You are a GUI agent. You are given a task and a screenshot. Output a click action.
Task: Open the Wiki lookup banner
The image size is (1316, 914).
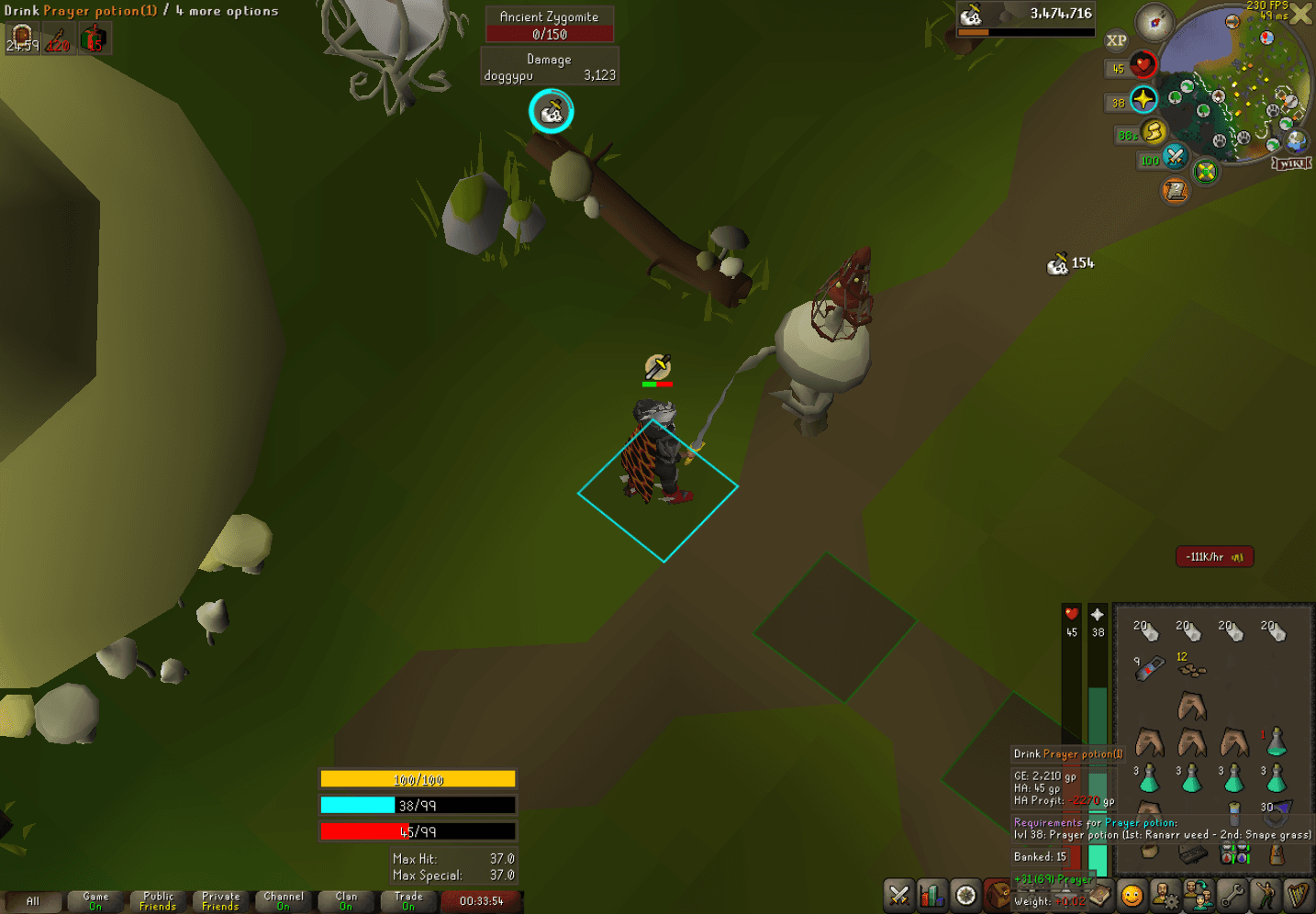point(1290,162)
